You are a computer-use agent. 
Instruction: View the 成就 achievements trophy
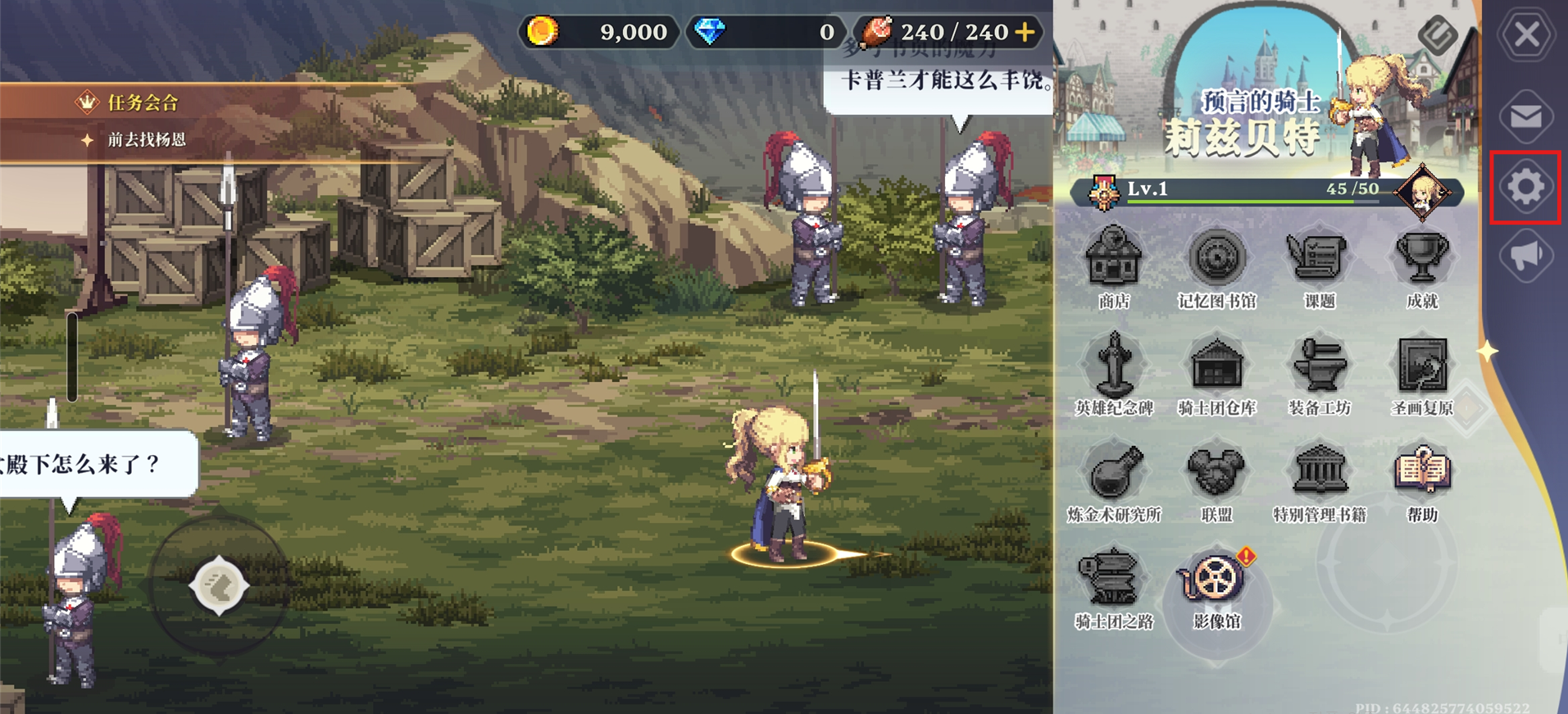pyautogui.click(x=1422, y=261)
